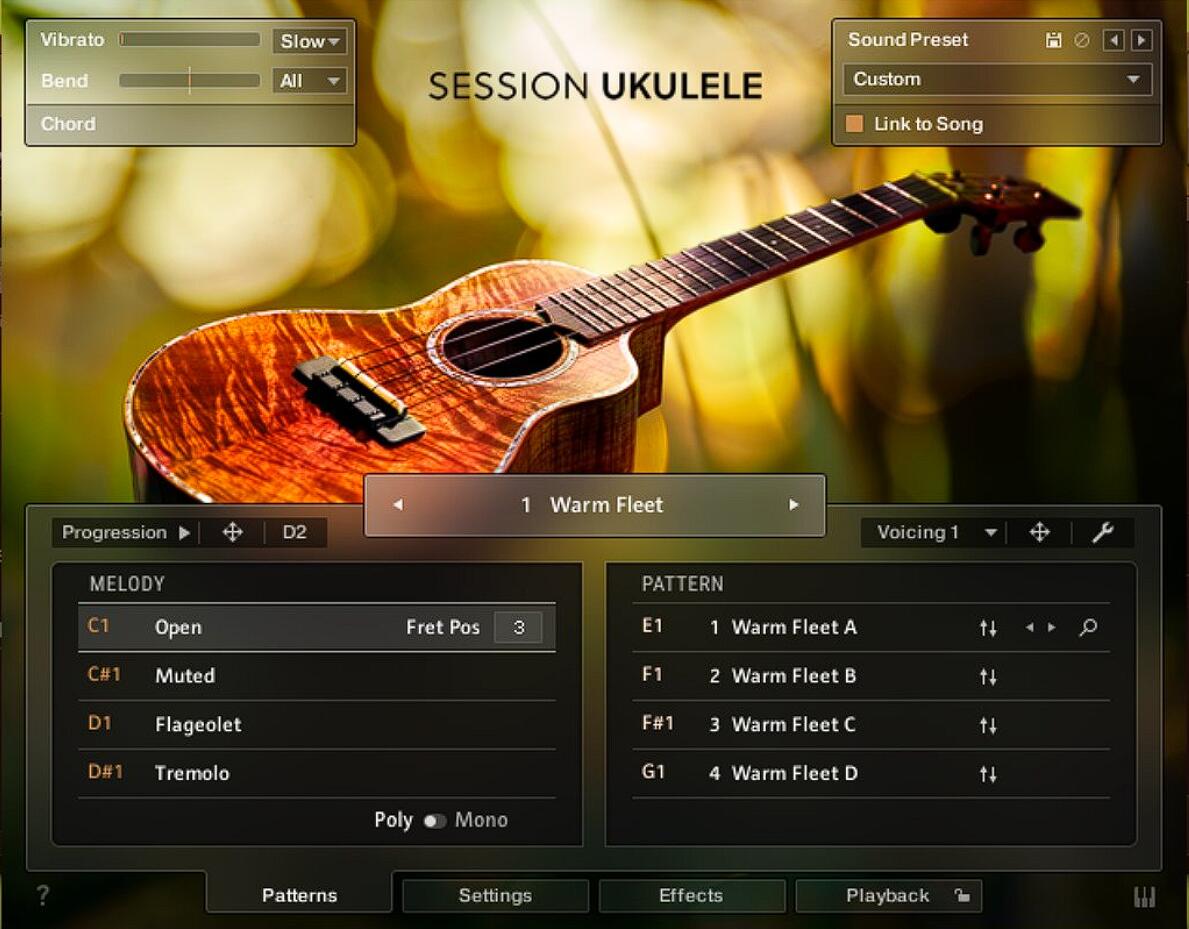Image resolution: width=1189 pixels, height=929 pixels.
Task: Go to the next sound preset
Action: point(1141,40)
